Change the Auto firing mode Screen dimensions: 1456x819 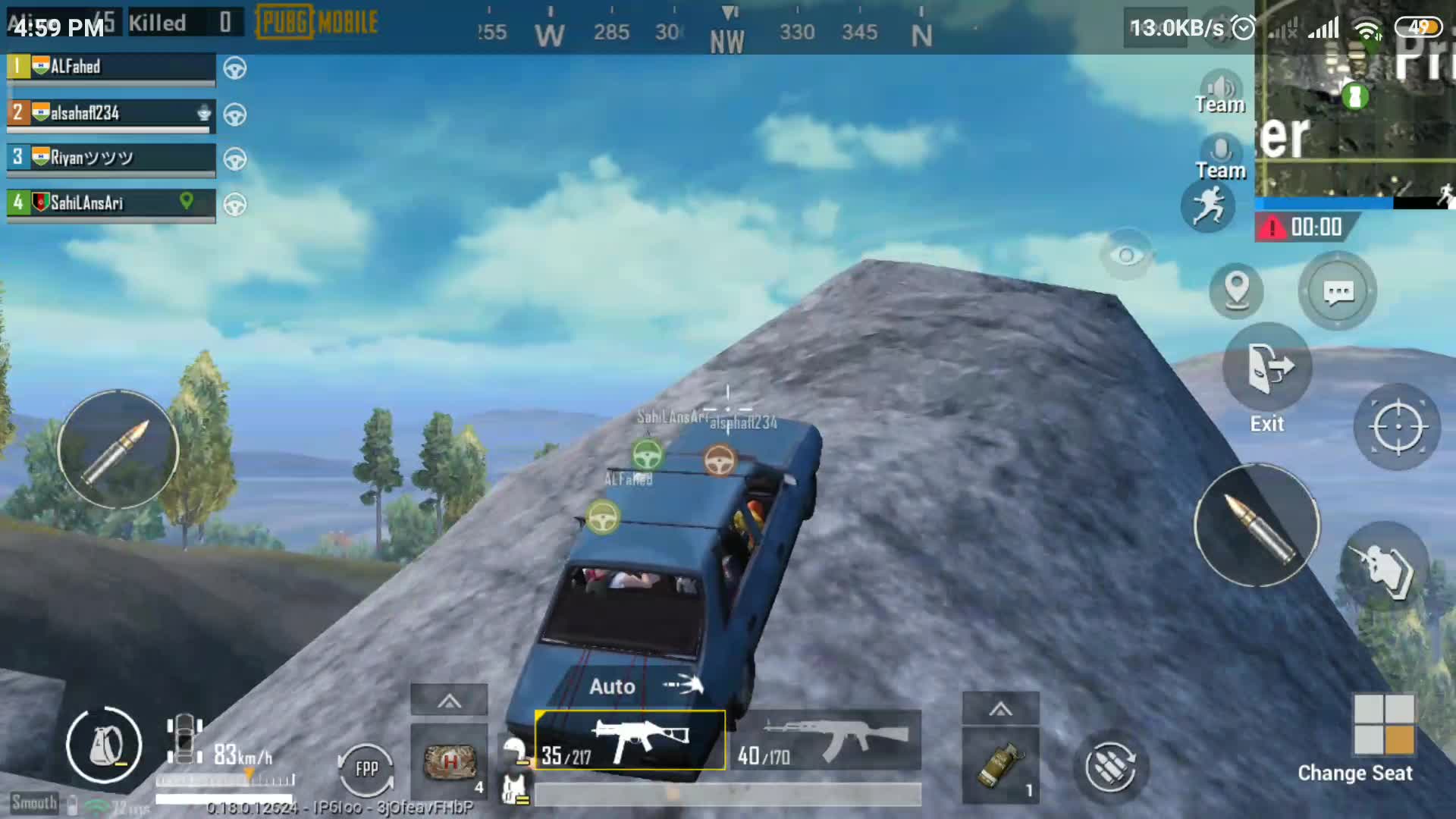(x=645, y=686)
